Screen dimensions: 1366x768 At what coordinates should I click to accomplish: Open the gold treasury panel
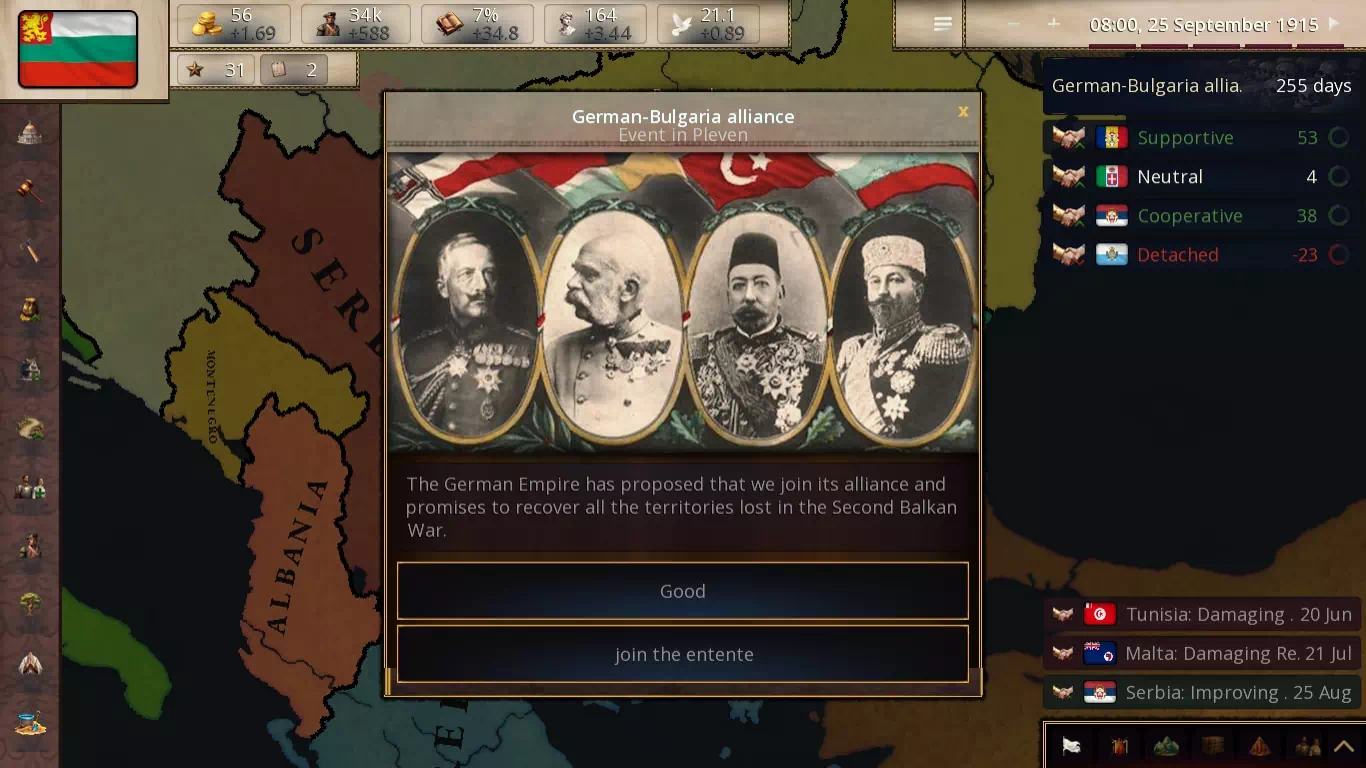point(234,24)
